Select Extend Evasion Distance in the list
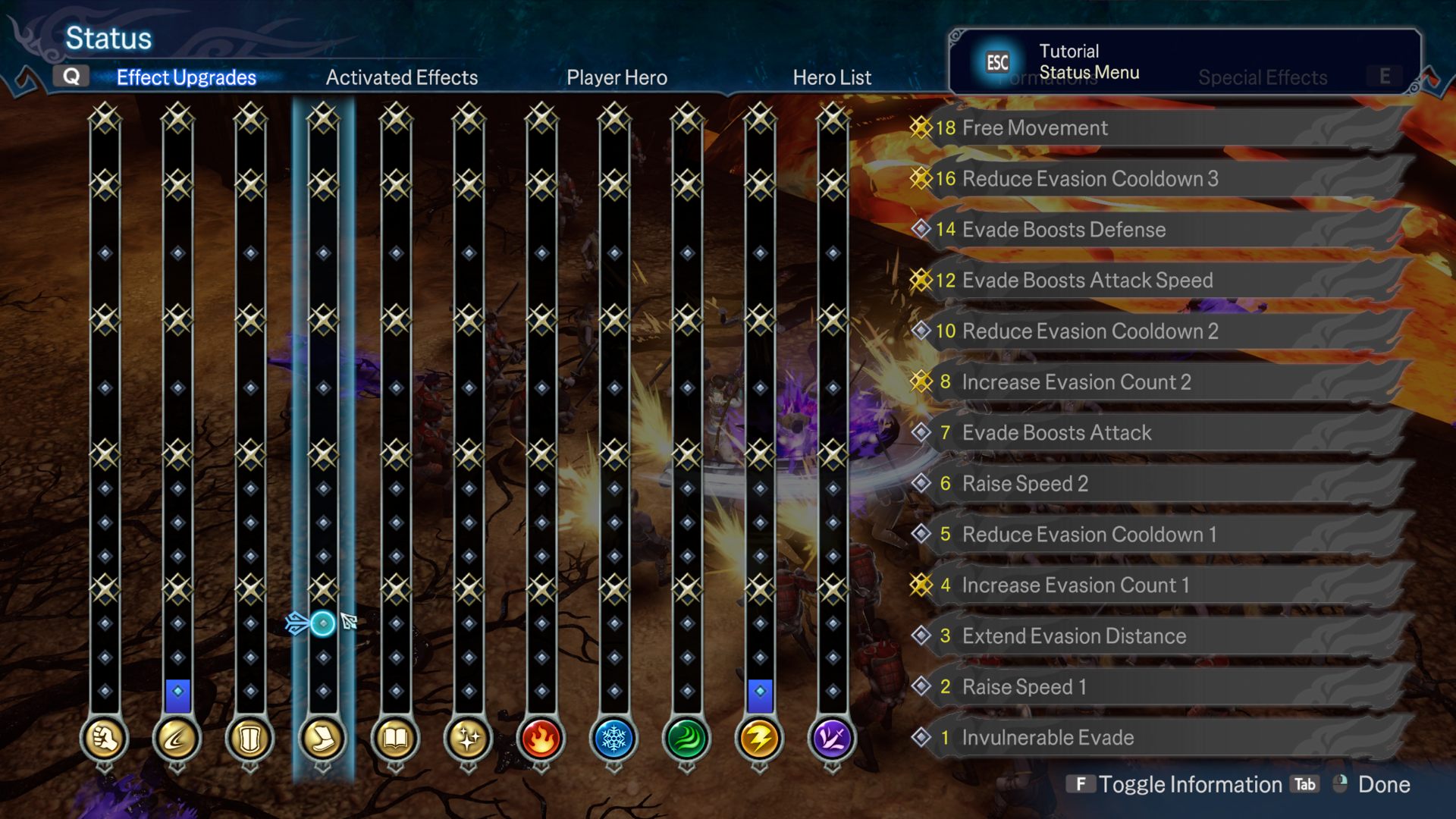Screen dimensions: 1456x819 tap(1160, 636)
